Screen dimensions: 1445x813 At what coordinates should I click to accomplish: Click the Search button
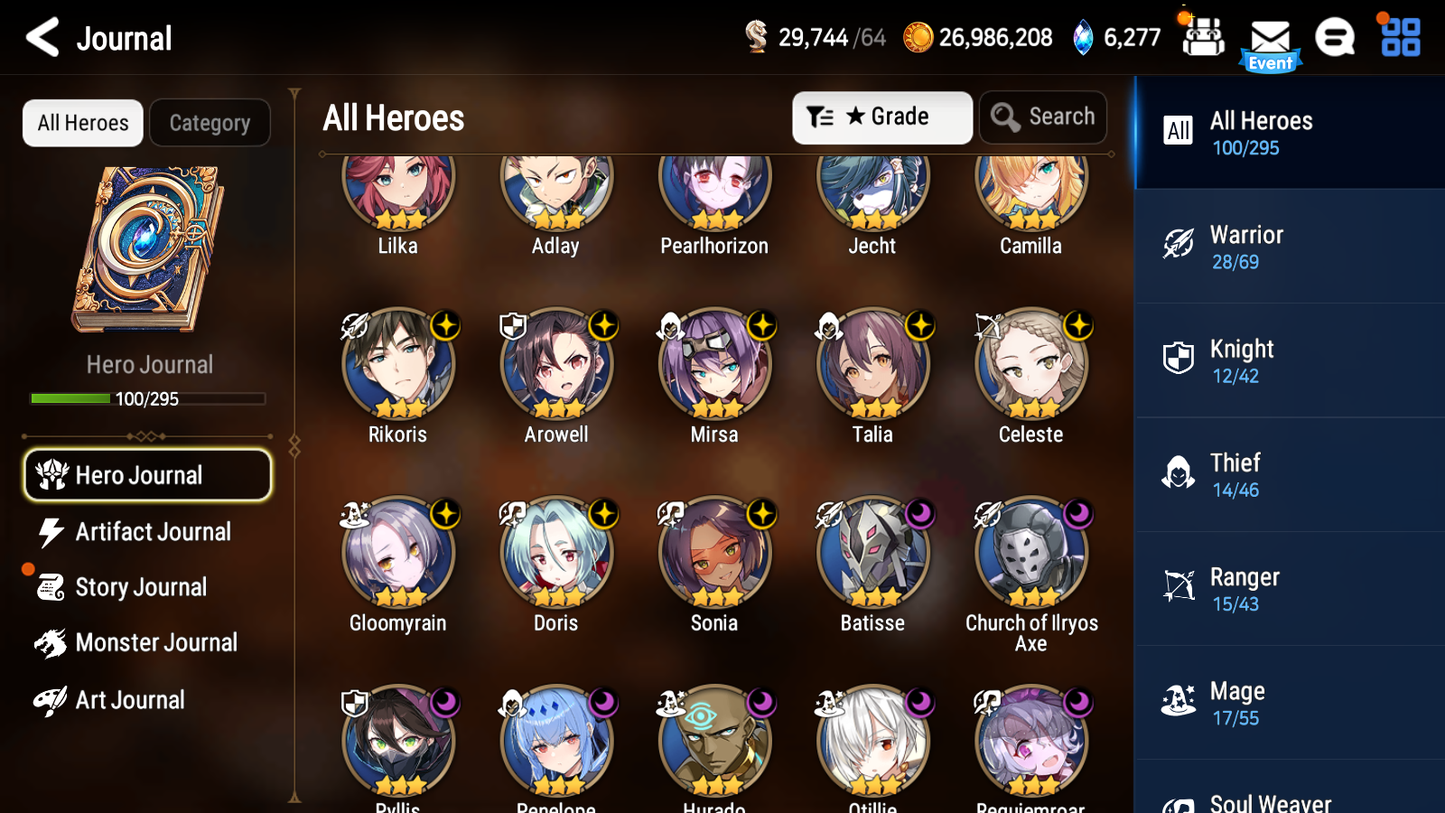pos(1043,117)
